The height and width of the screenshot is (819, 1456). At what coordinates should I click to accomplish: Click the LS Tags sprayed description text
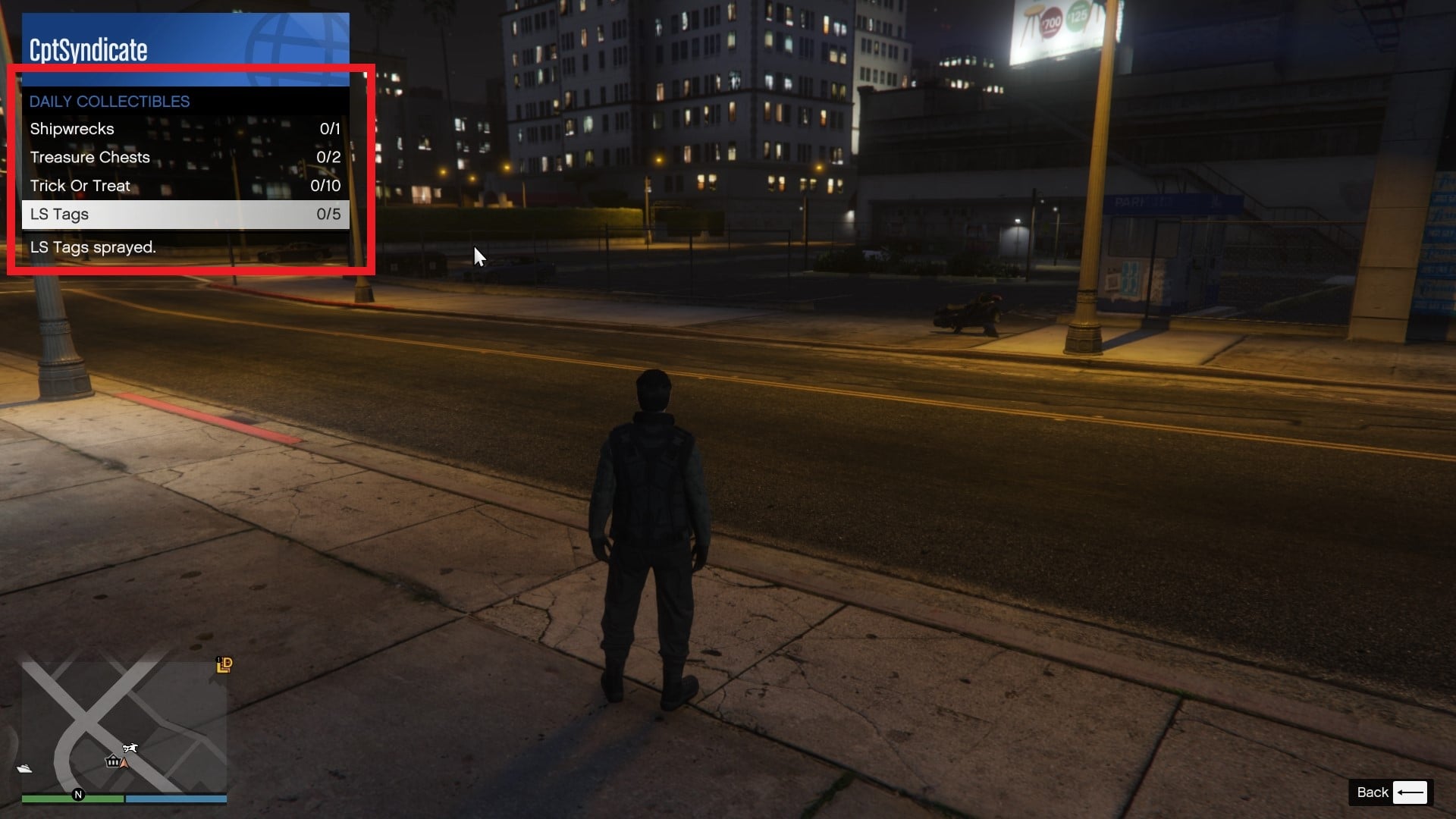(93, 246)
